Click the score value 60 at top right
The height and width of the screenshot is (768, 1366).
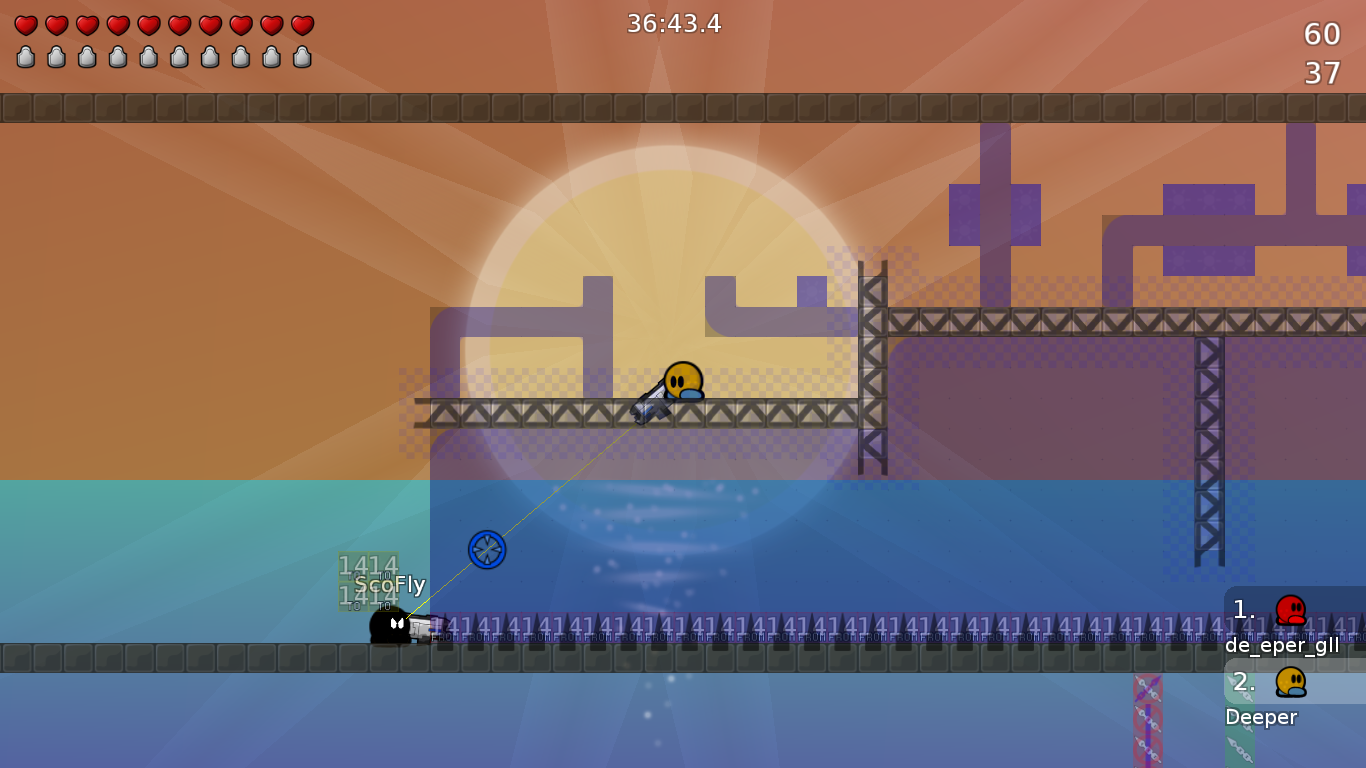(x=1322, y=35)
